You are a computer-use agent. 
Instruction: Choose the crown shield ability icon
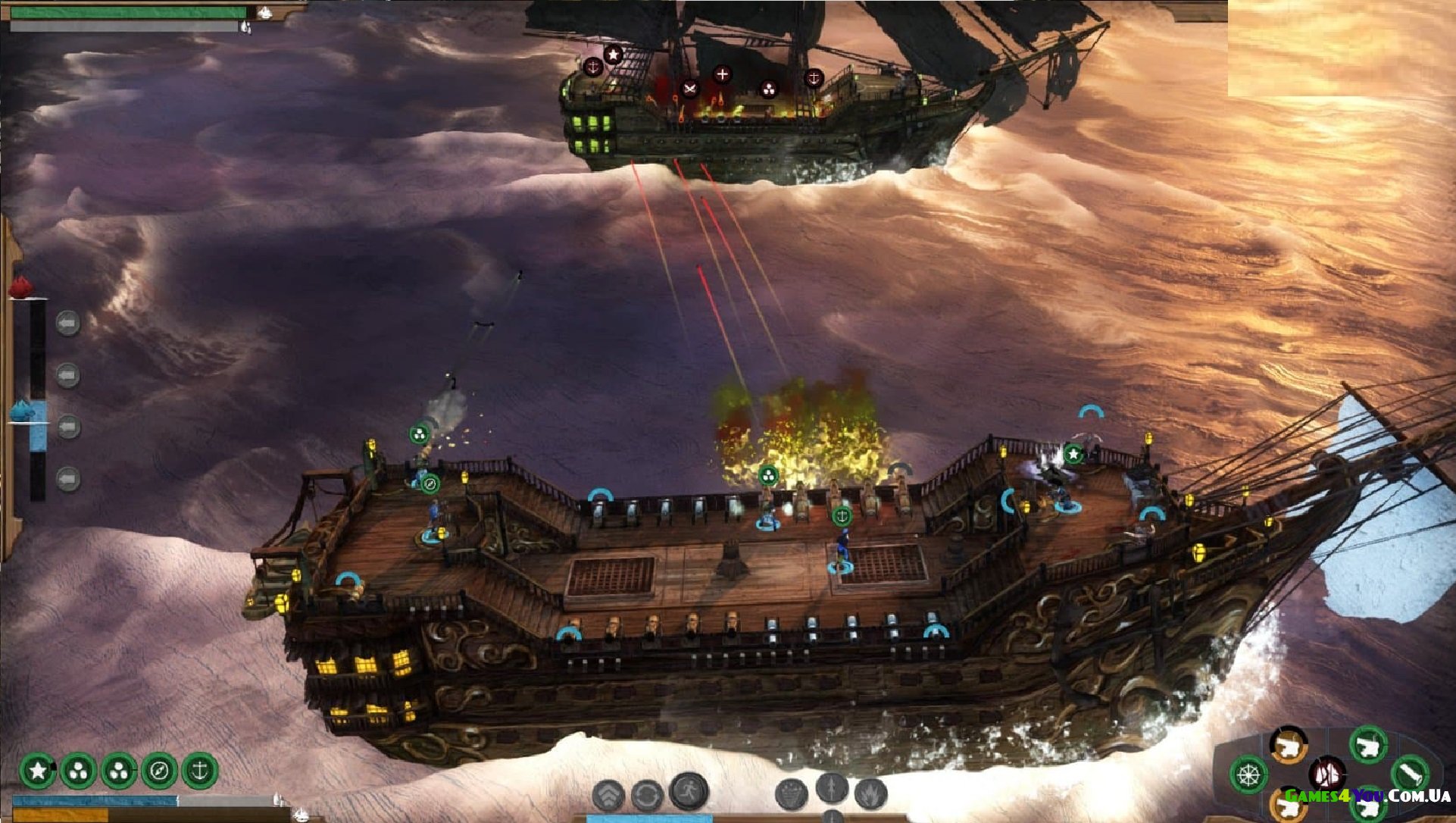pyautogui.click(x=792, y=794)
